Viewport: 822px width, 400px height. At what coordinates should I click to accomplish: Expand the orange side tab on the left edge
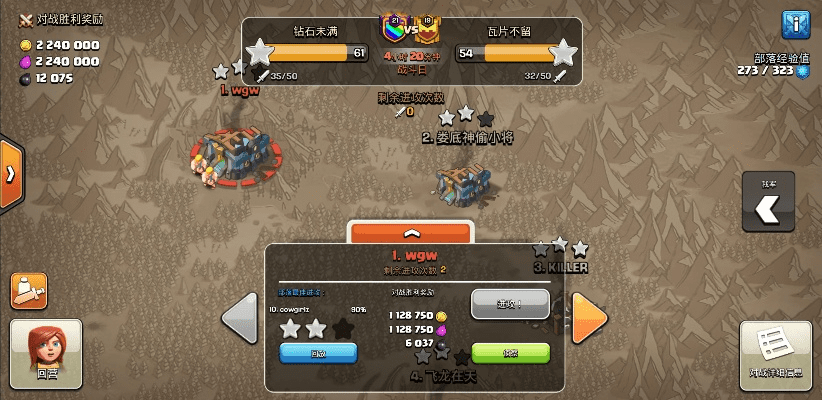11,173
